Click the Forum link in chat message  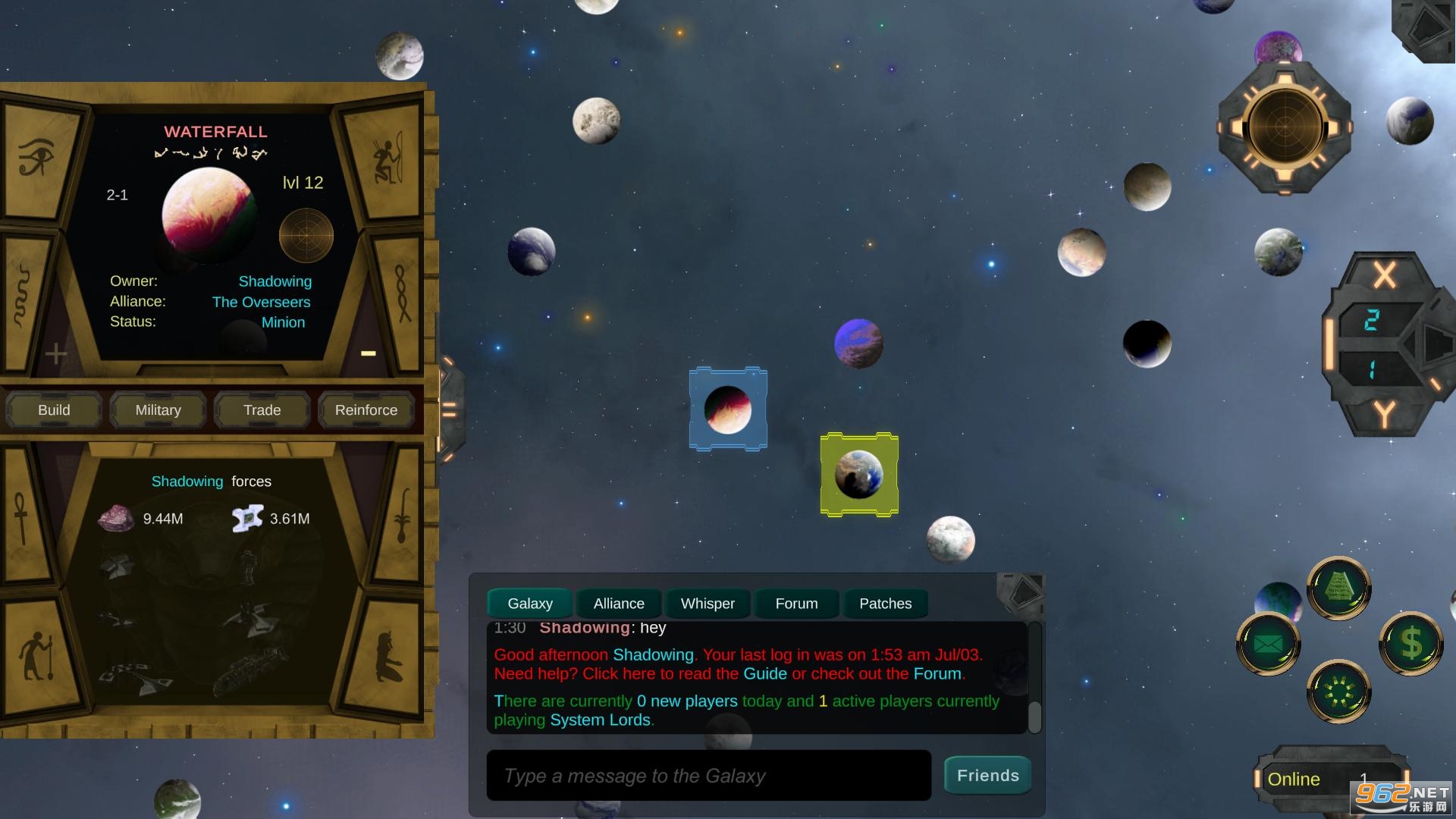coord(937,674)
